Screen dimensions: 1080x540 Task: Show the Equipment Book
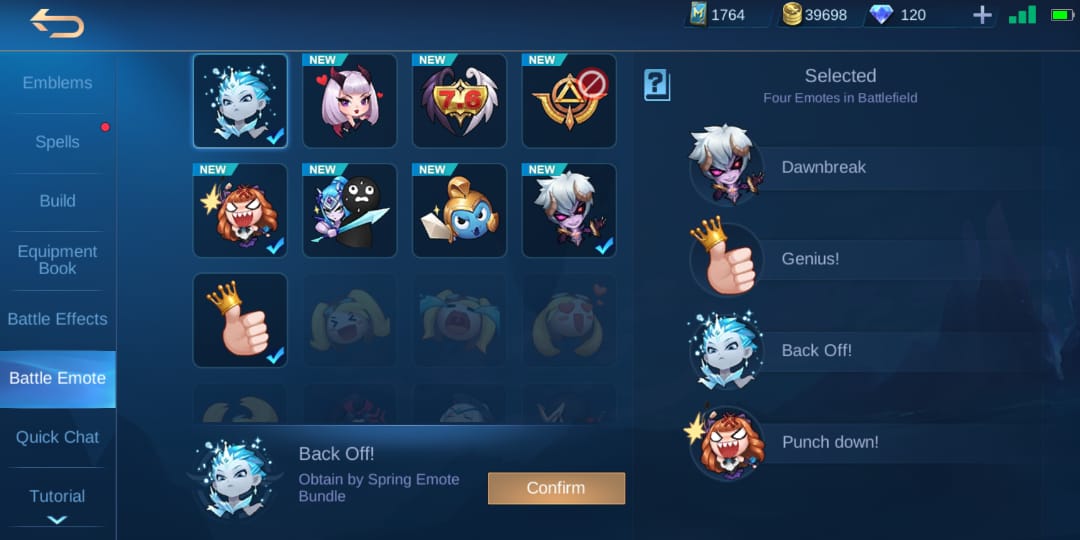point(57,260)
